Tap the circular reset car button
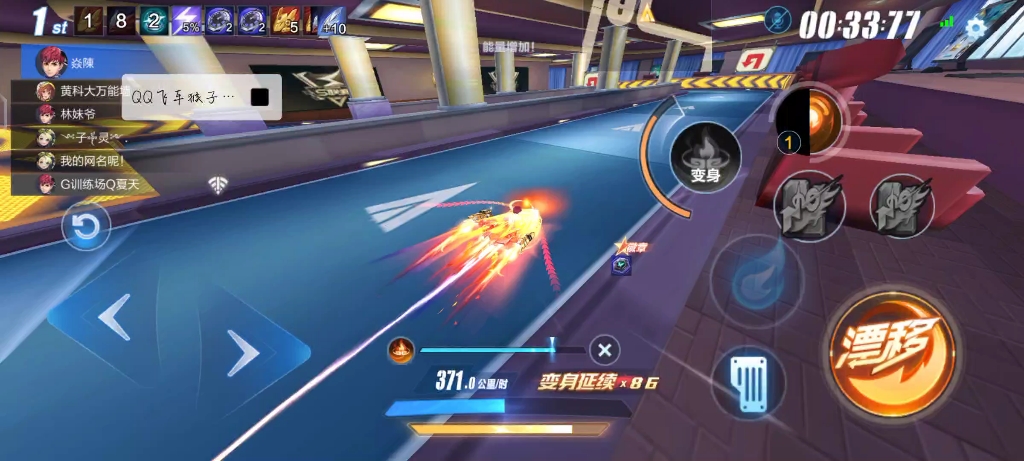Screen dimensions: 1024x461 (x=86, y=227)
